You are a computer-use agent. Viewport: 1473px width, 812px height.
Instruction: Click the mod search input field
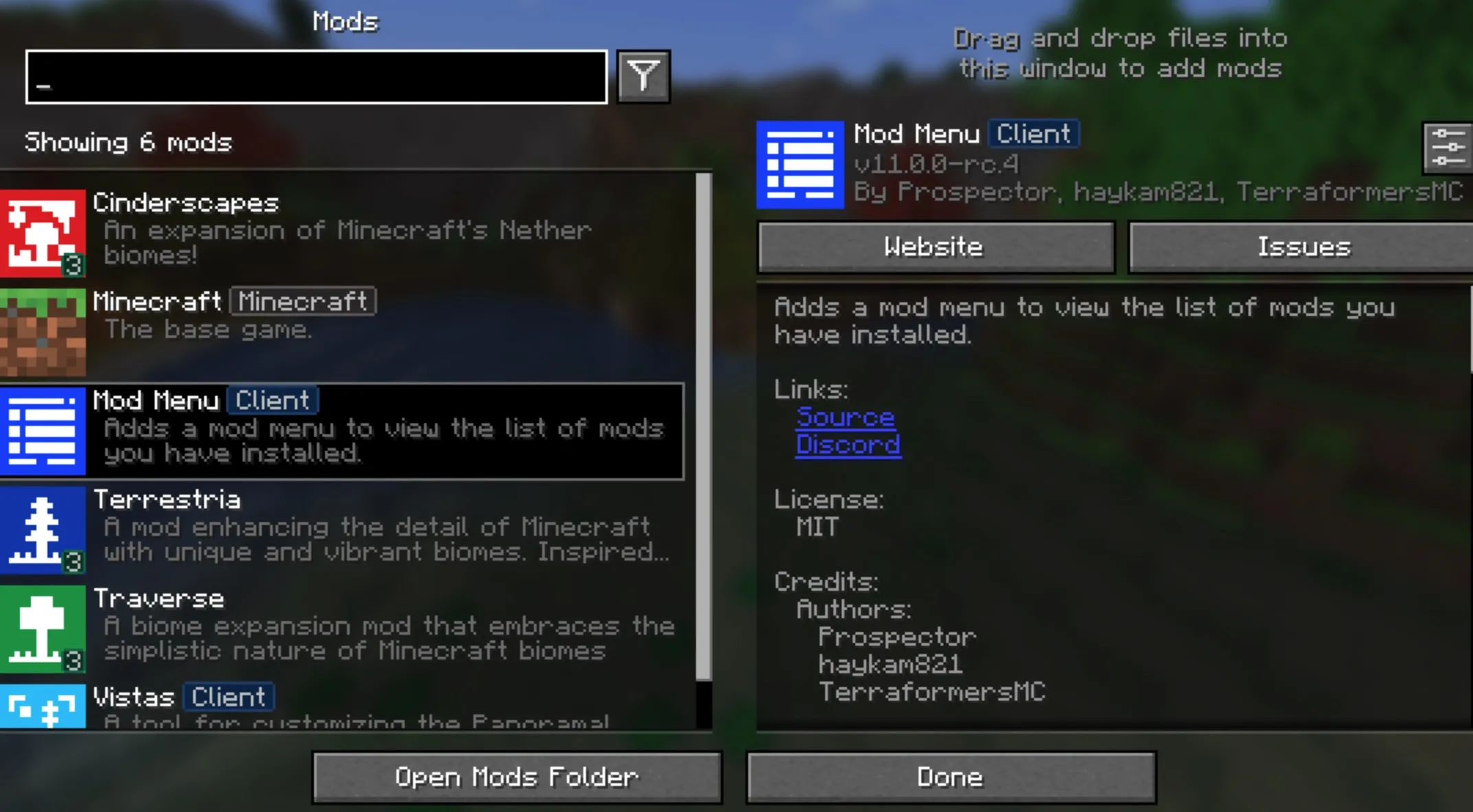tap(316, 78)
